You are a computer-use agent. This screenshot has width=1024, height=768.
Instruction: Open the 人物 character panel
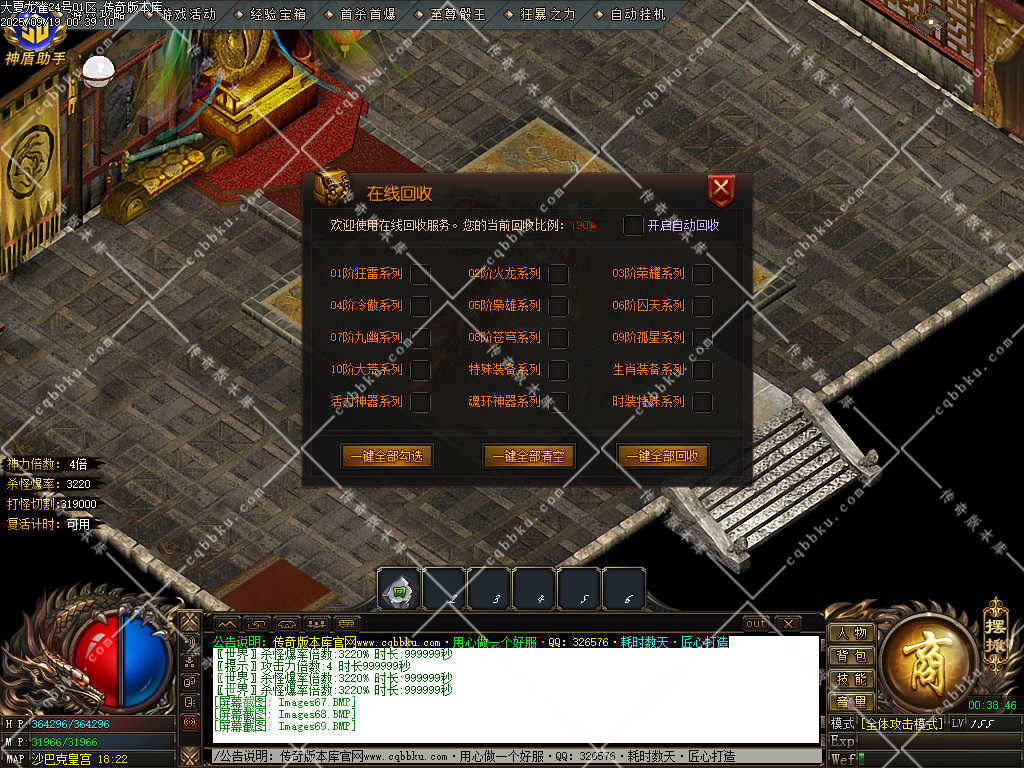[851, 633]
